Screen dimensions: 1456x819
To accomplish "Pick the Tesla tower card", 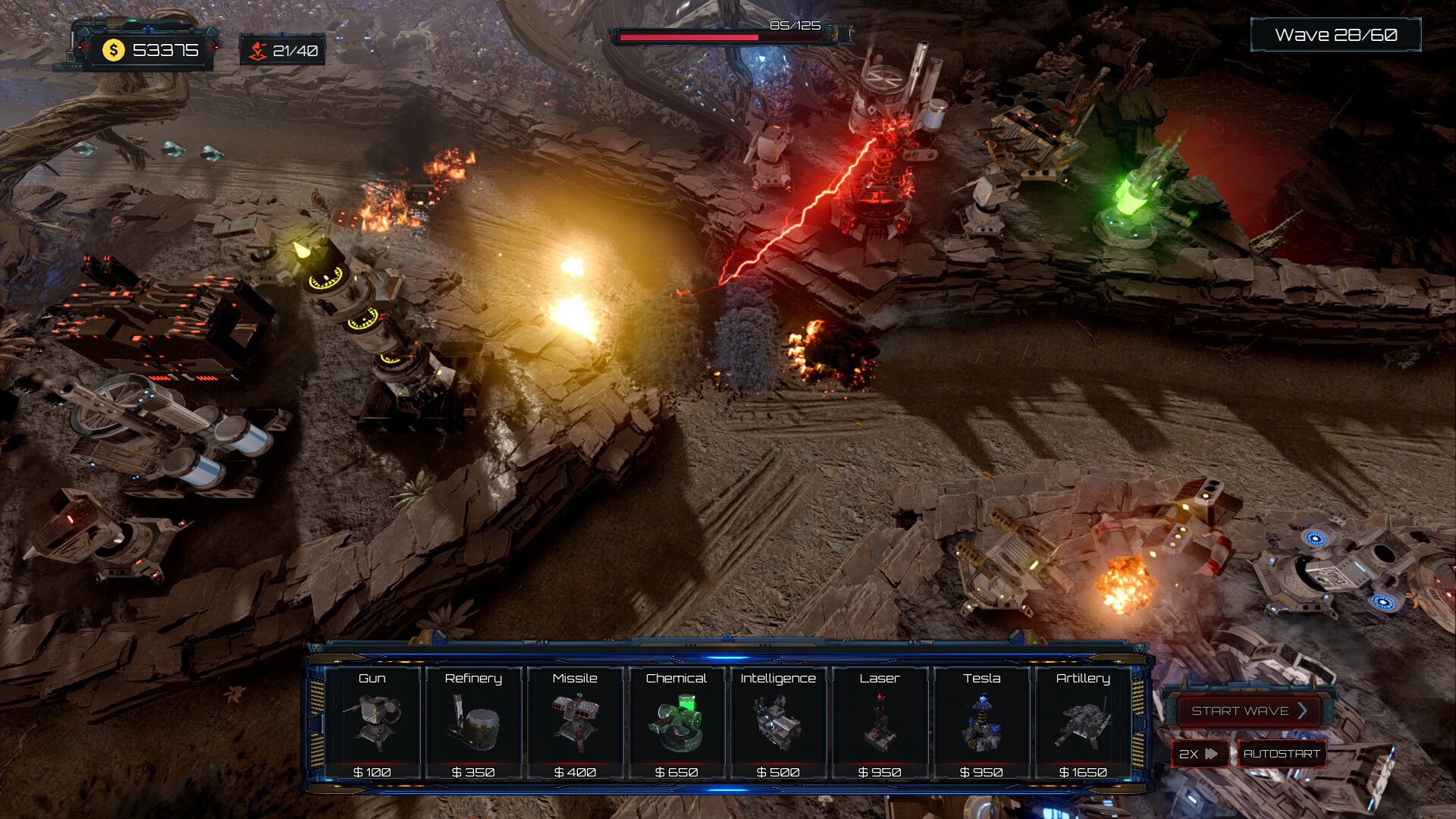I will pos(981,723).
